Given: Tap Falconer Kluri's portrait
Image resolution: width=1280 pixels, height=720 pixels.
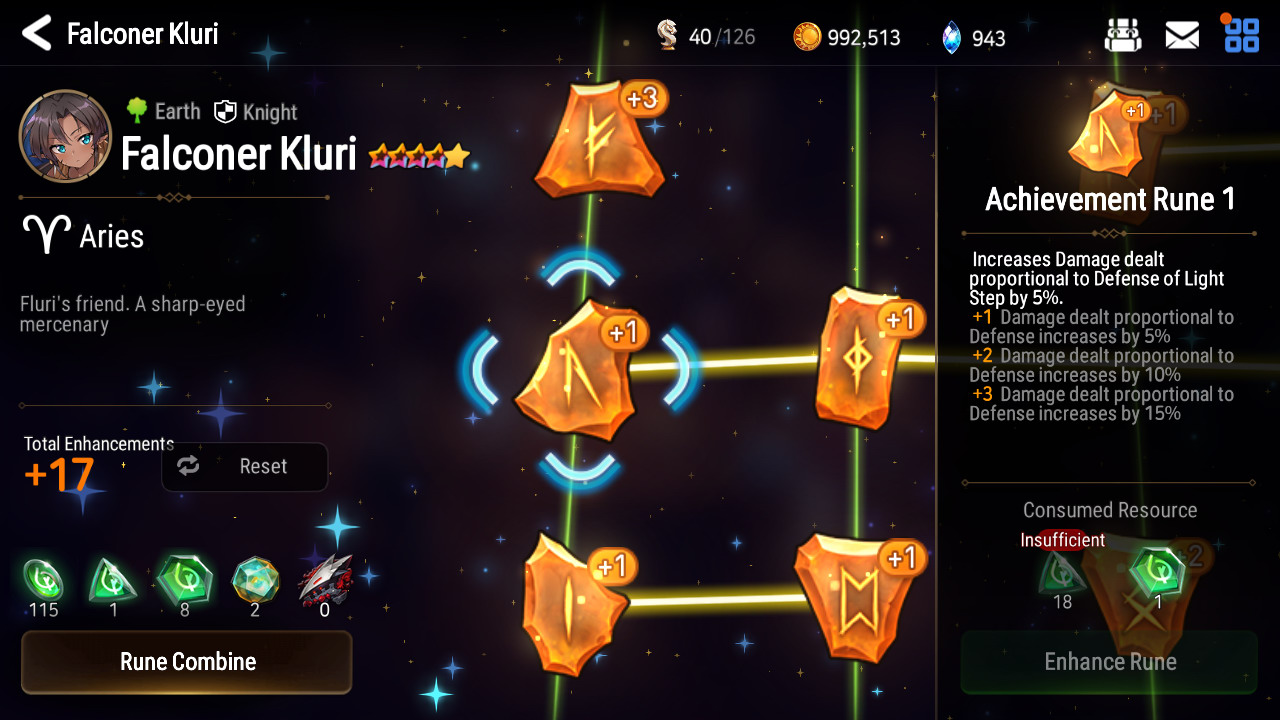Looking at the screenshot, I should pyautogui.click(x=65, y=136).
